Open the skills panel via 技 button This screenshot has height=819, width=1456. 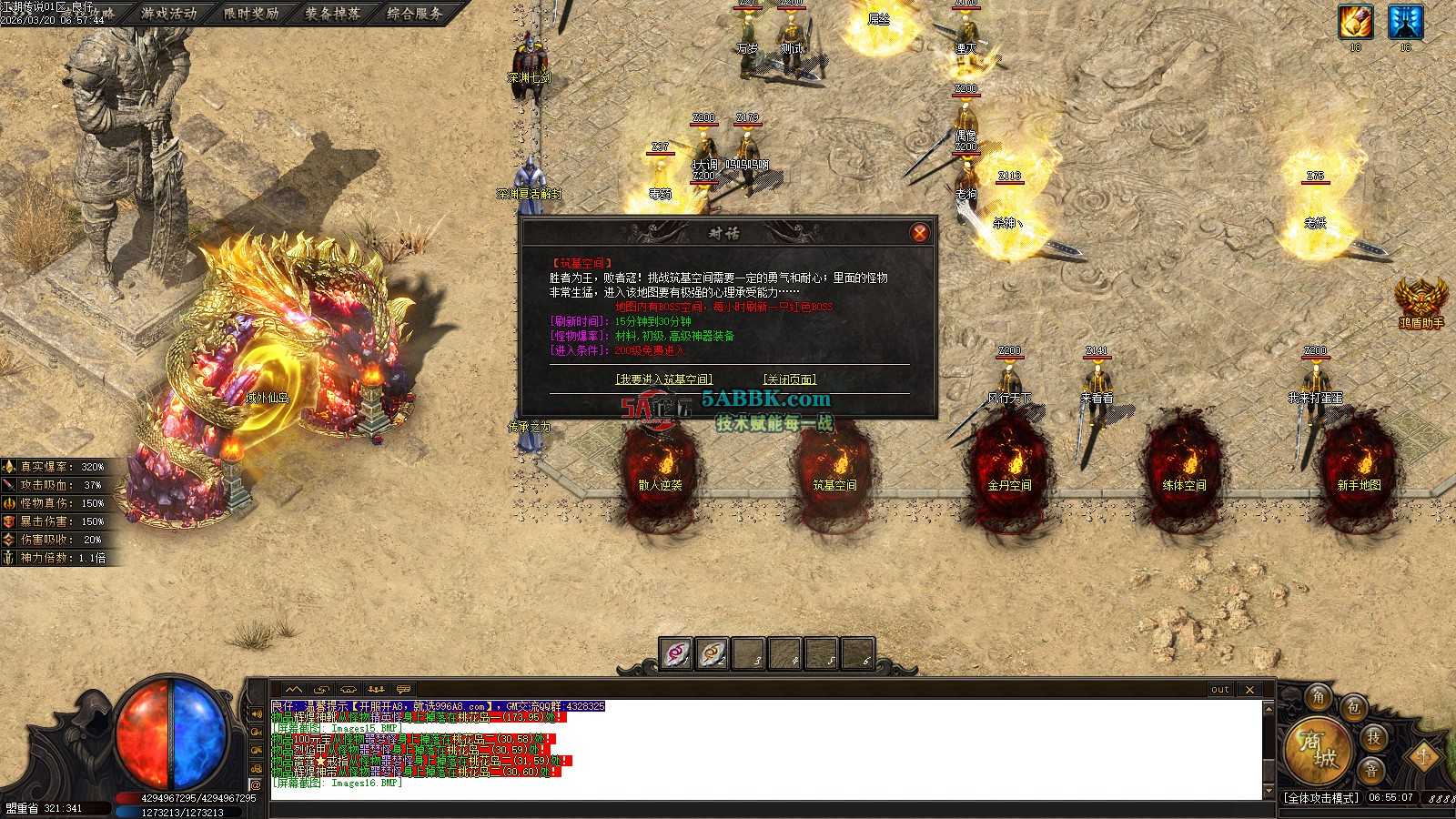pos(1373,737)
